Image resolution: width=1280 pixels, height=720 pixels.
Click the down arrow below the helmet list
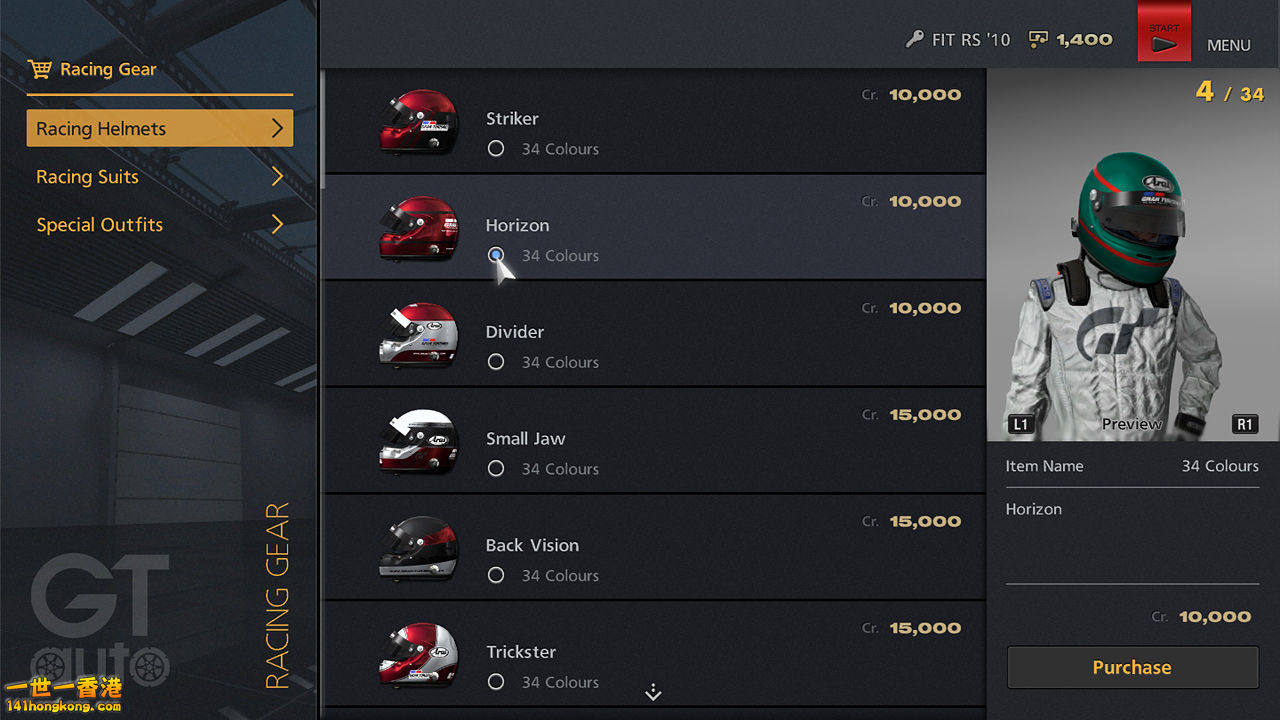click(x=653, y=691)
